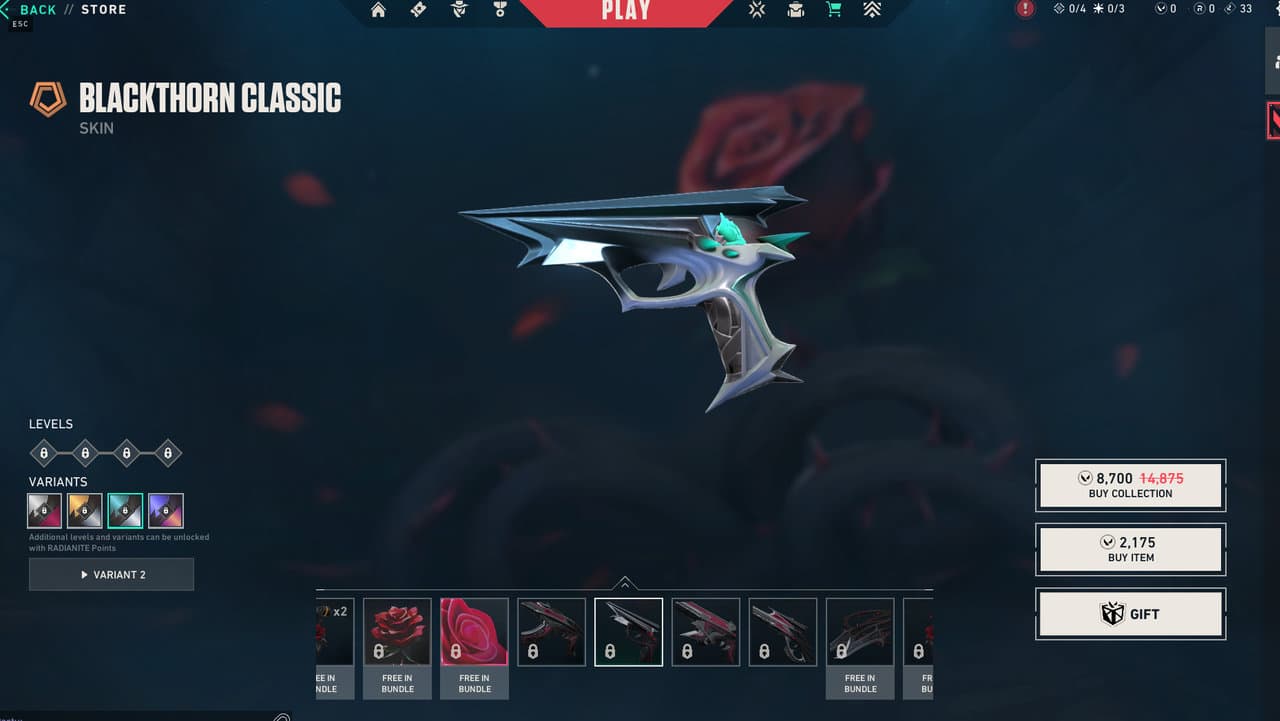Open the store cart icon
Viewport: 1280px width, 721px height.
point(833,10)
